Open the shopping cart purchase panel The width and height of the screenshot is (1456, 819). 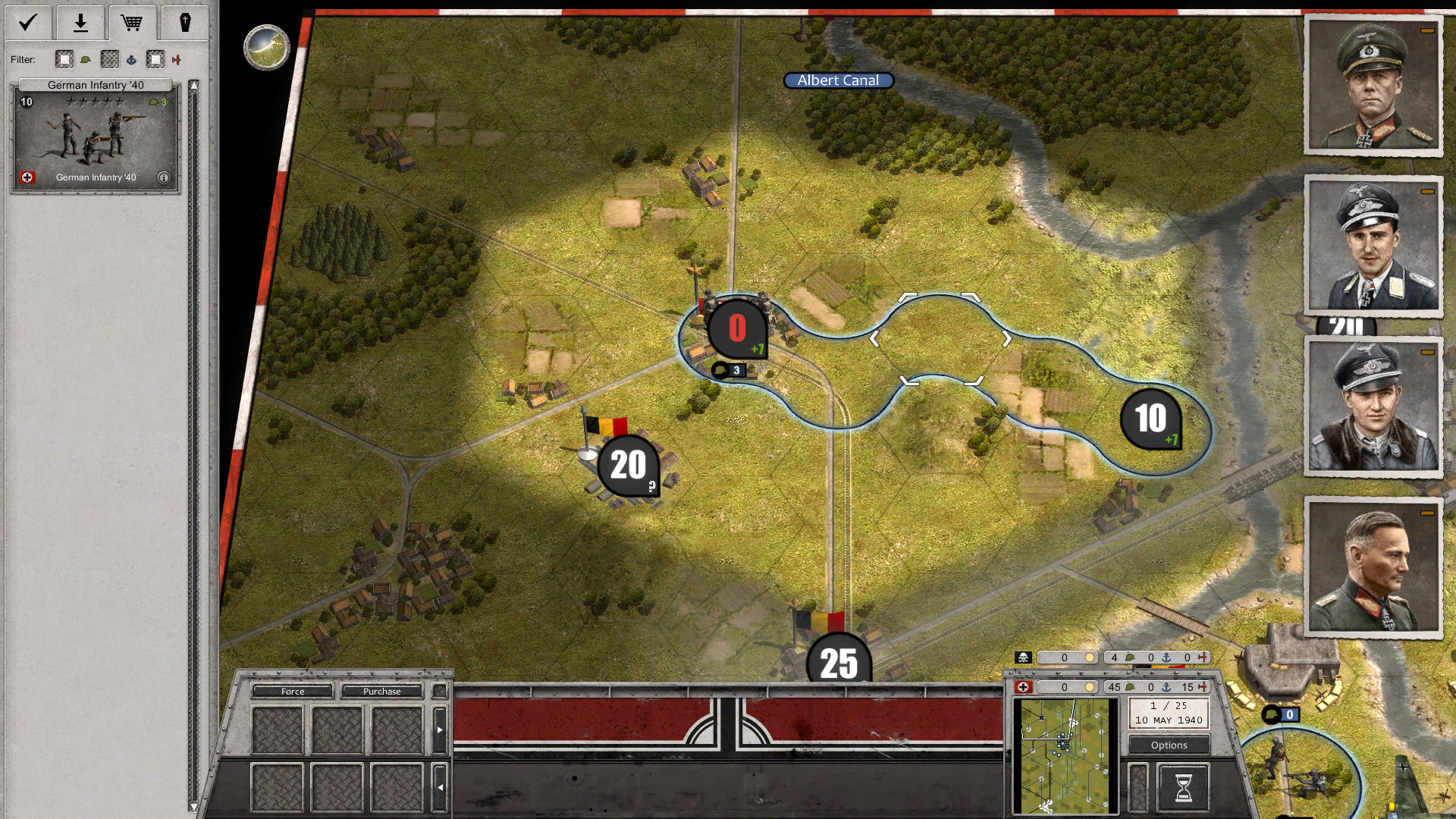(x=132, y=22)
